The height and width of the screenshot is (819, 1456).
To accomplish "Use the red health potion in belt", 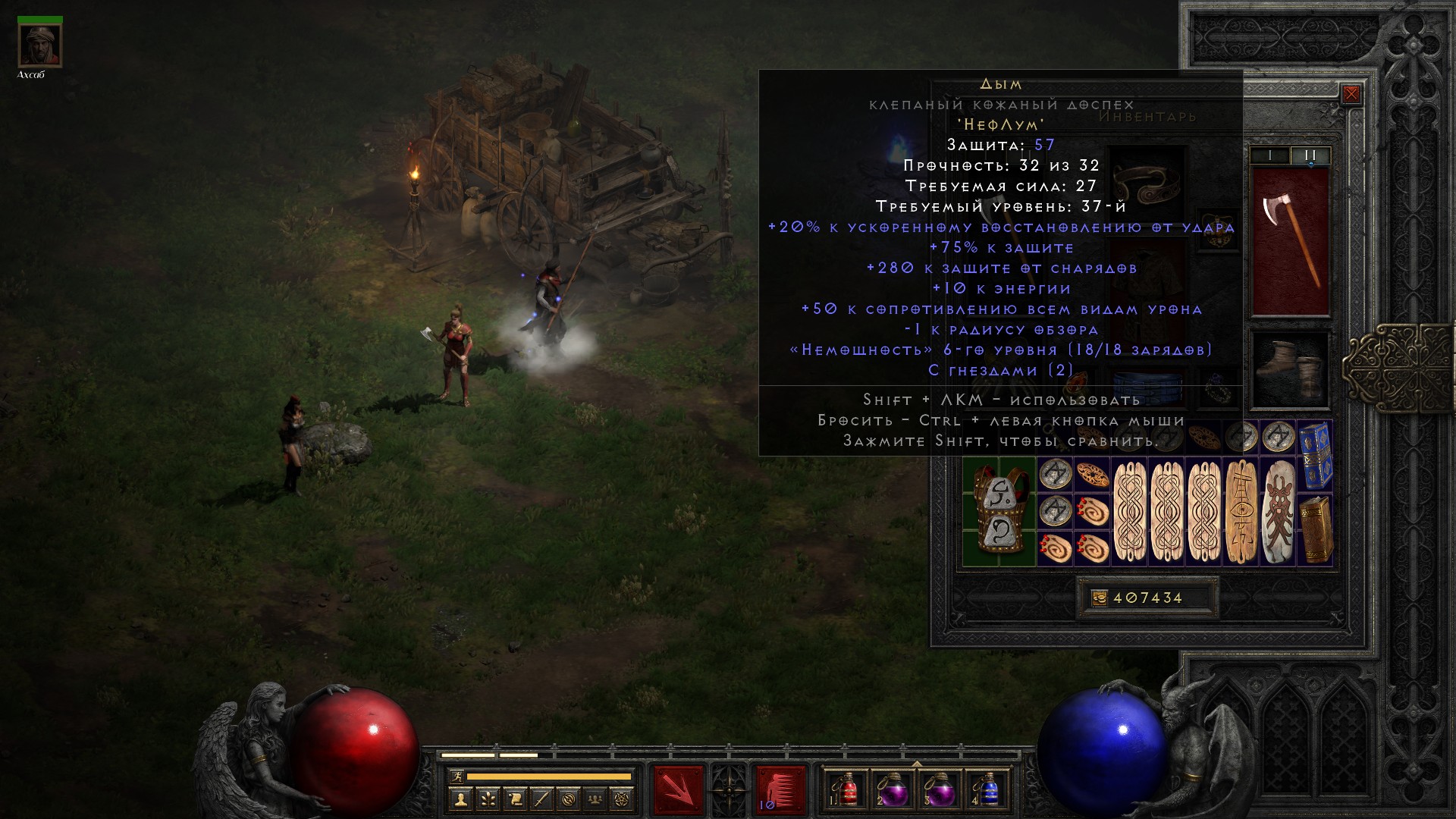I will [847, 790].
